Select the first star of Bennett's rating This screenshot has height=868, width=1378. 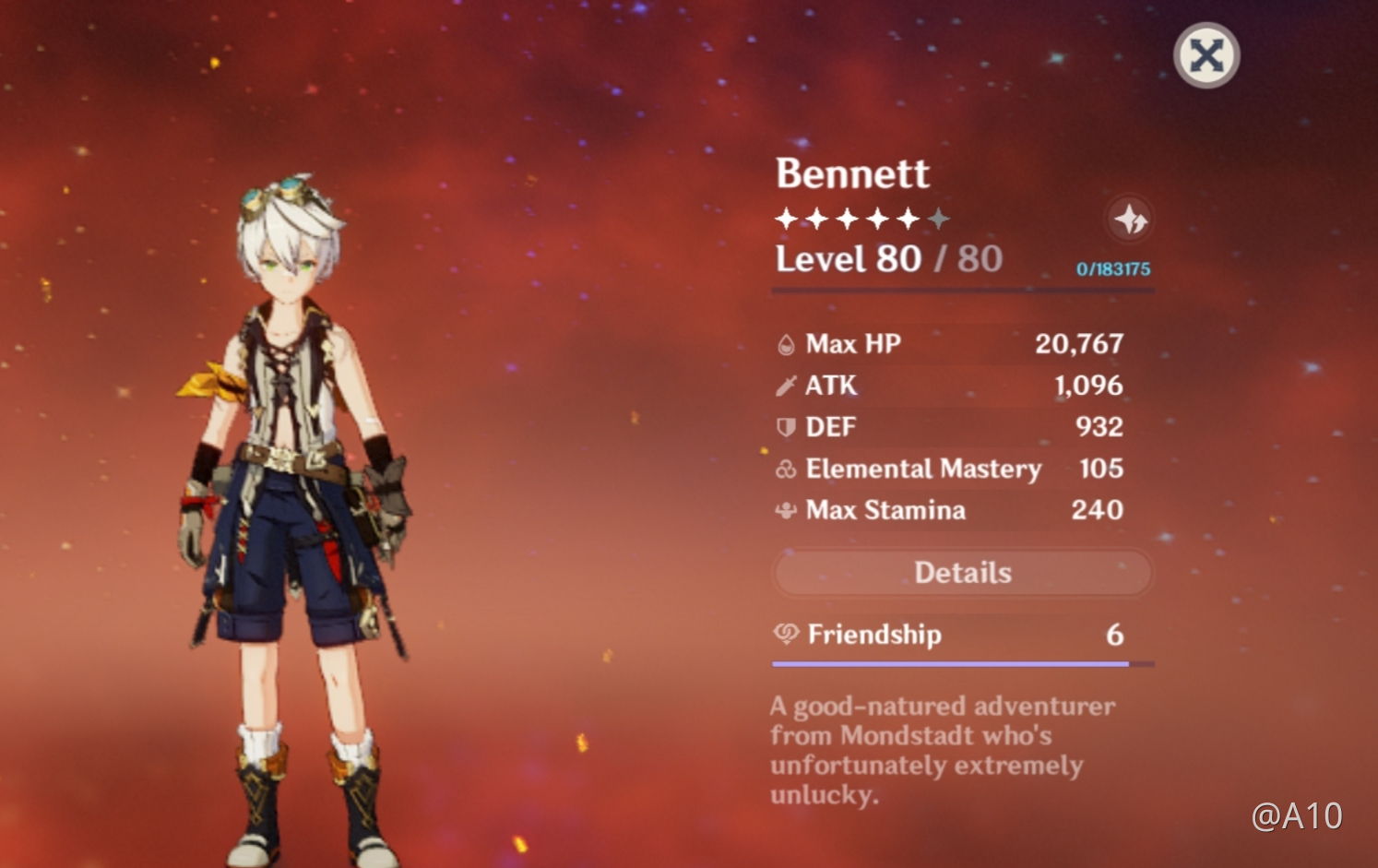tap(785, 218)
